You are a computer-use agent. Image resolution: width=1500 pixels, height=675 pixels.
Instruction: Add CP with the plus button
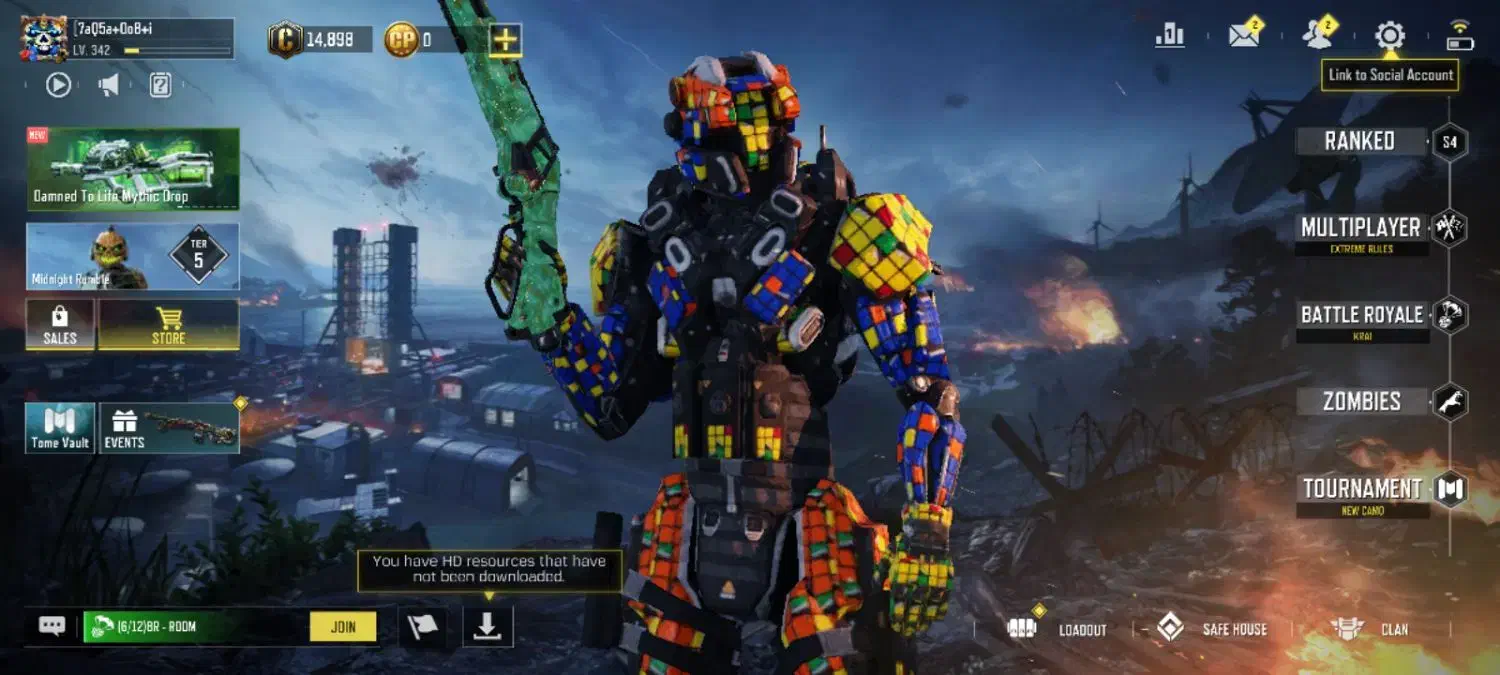pos(506,40)
